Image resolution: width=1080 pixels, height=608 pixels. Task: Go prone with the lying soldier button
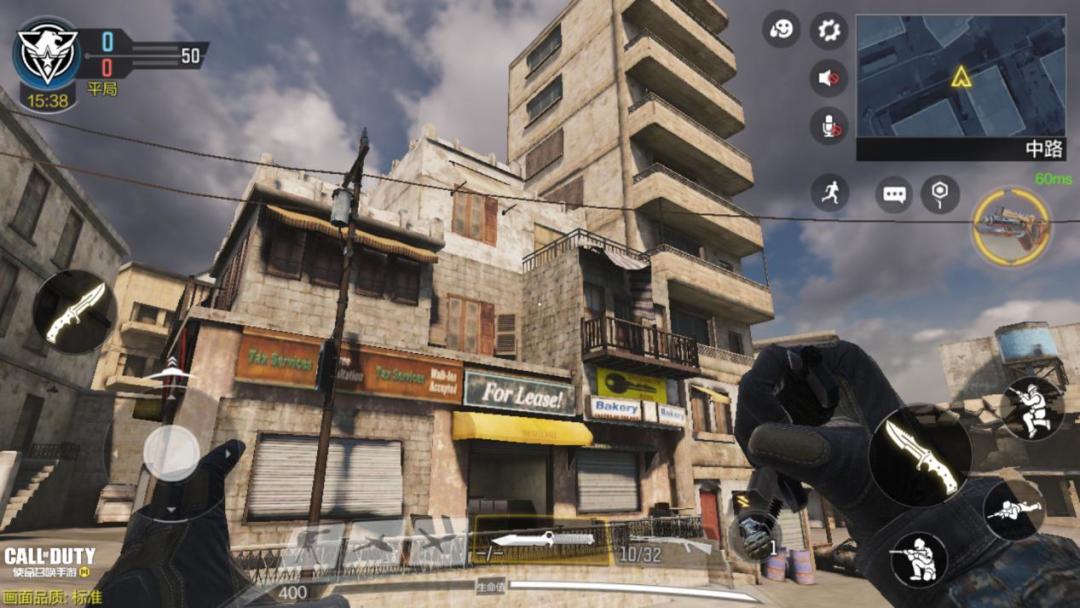pyautogui.click(x=1013, y=510)
